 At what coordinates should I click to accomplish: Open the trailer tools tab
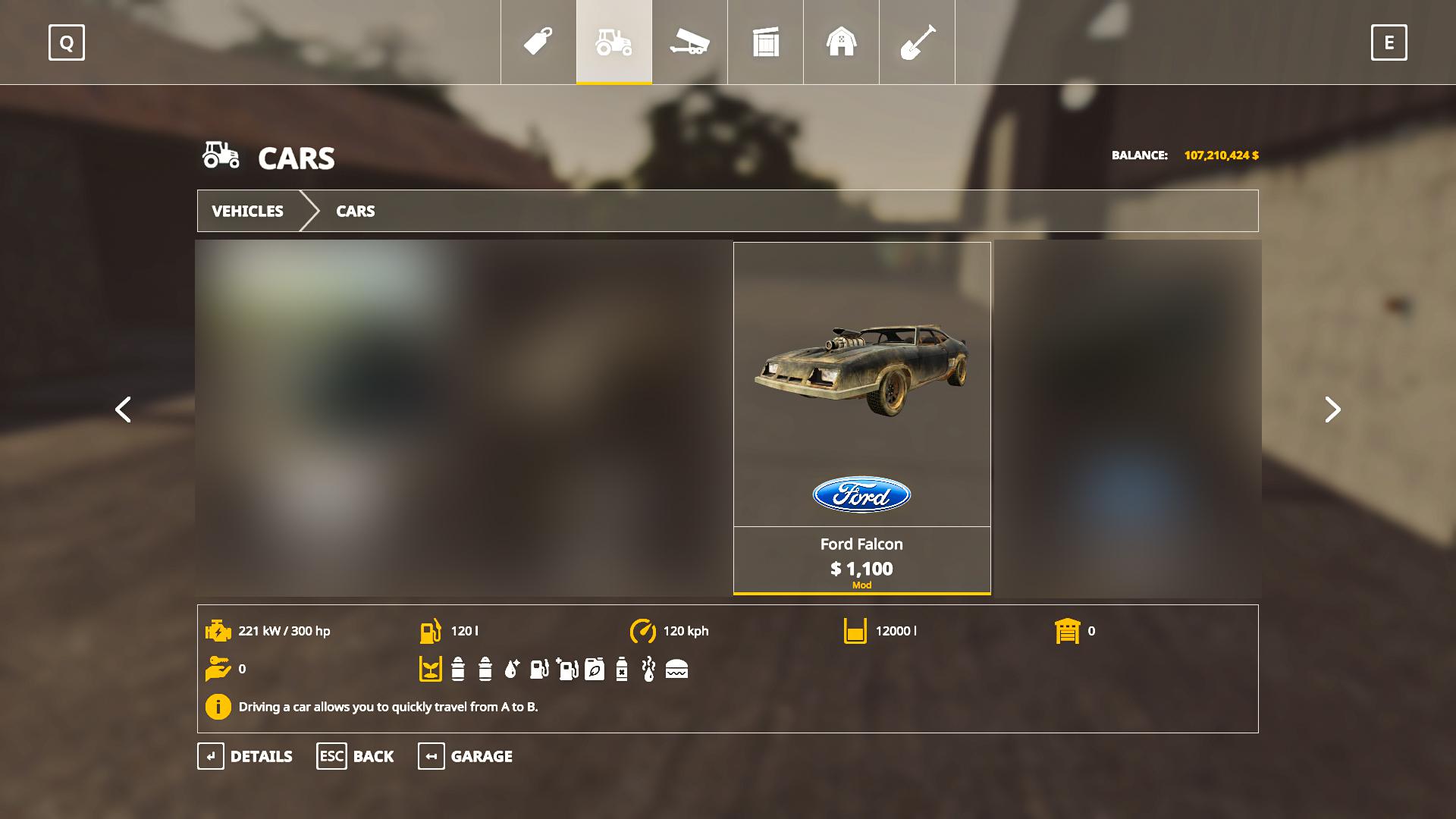[689, 42]
